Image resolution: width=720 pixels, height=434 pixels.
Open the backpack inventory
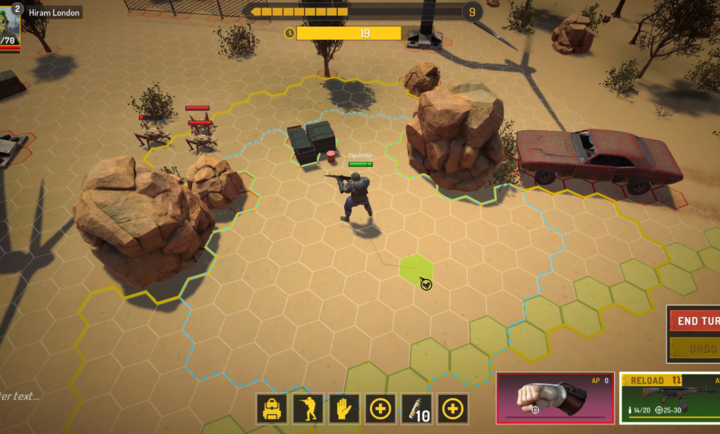click(x=272, y=408)
